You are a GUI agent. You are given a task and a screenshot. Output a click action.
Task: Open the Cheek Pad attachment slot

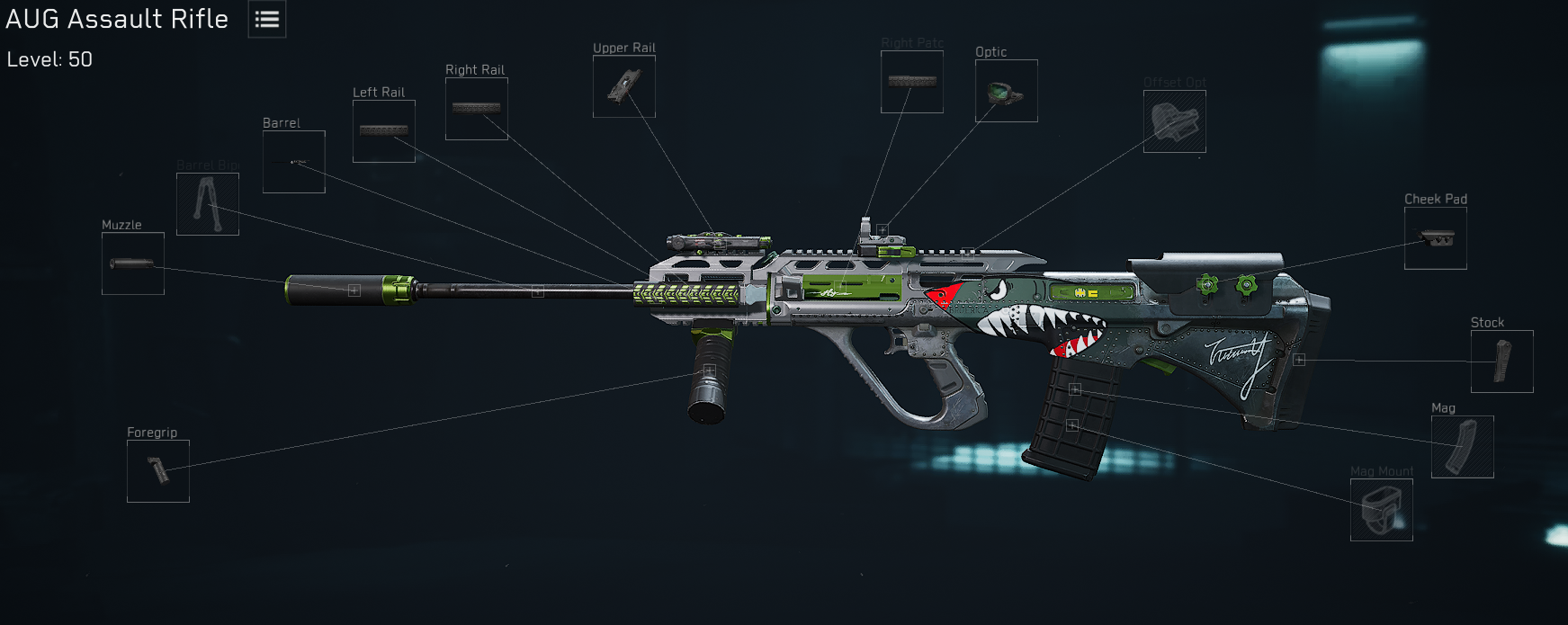[x=1436, y=238]
